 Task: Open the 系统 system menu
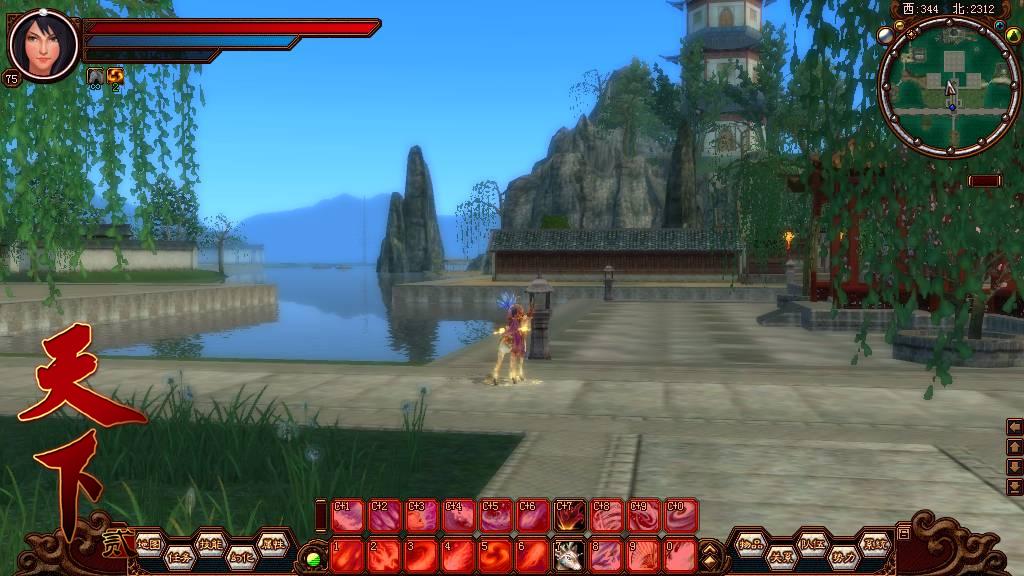[x=874, y=545]
